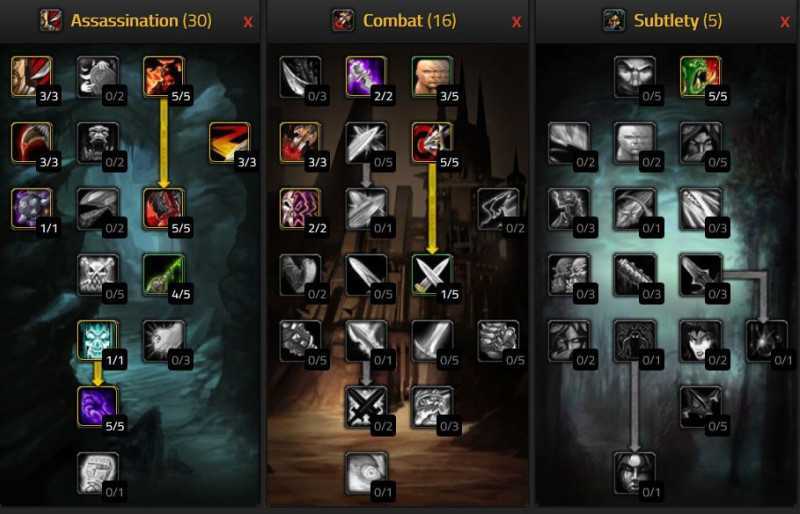Close the Combat talent tree panel
This screenshot has height=514, width=800.
516,21
